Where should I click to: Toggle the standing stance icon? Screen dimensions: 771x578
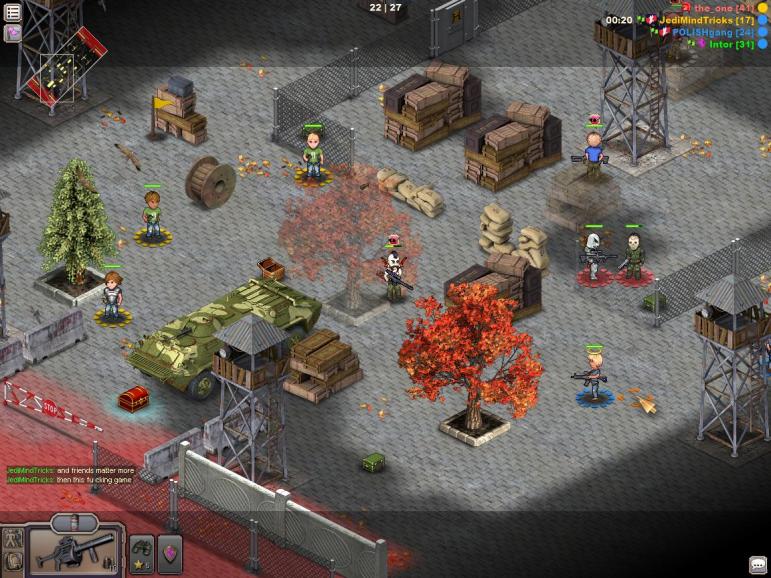tap(12, 540)
